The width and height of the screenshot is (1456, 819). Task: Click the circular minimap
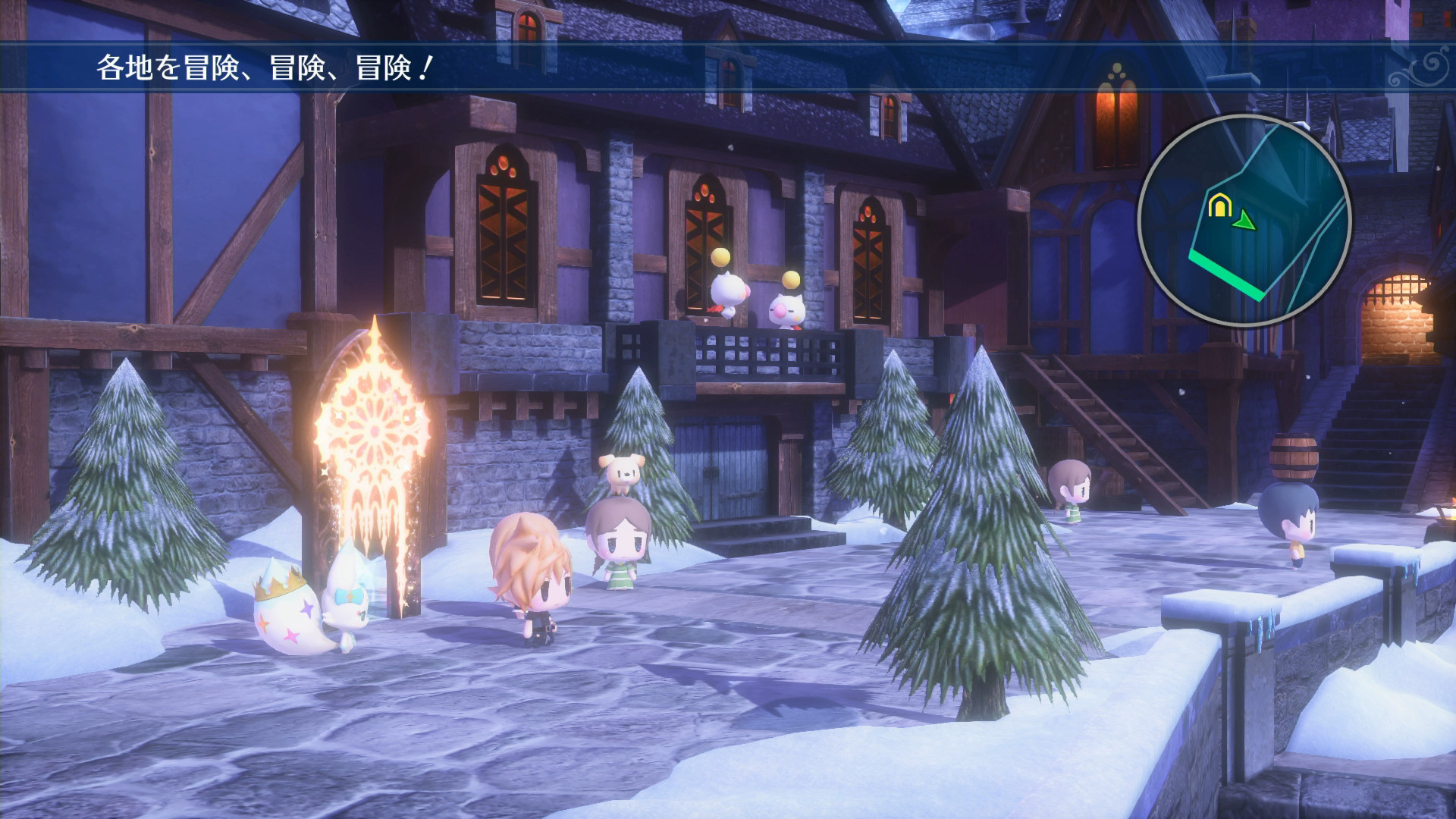[x=1244, y=221]
